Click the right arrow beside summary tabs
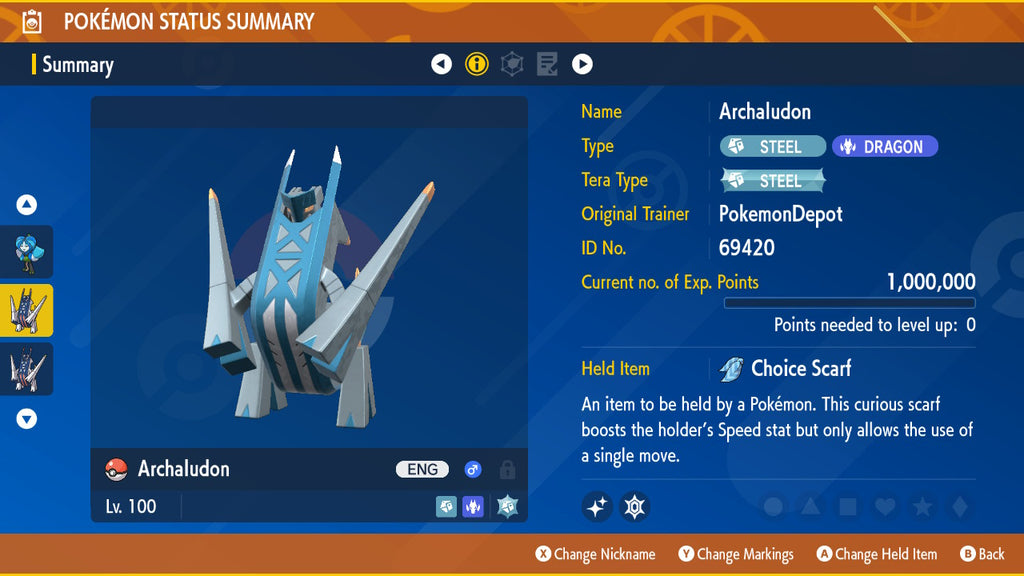The width and height of the screenshot is (1024, 576). pyautogui.click(x=582, y=65)
